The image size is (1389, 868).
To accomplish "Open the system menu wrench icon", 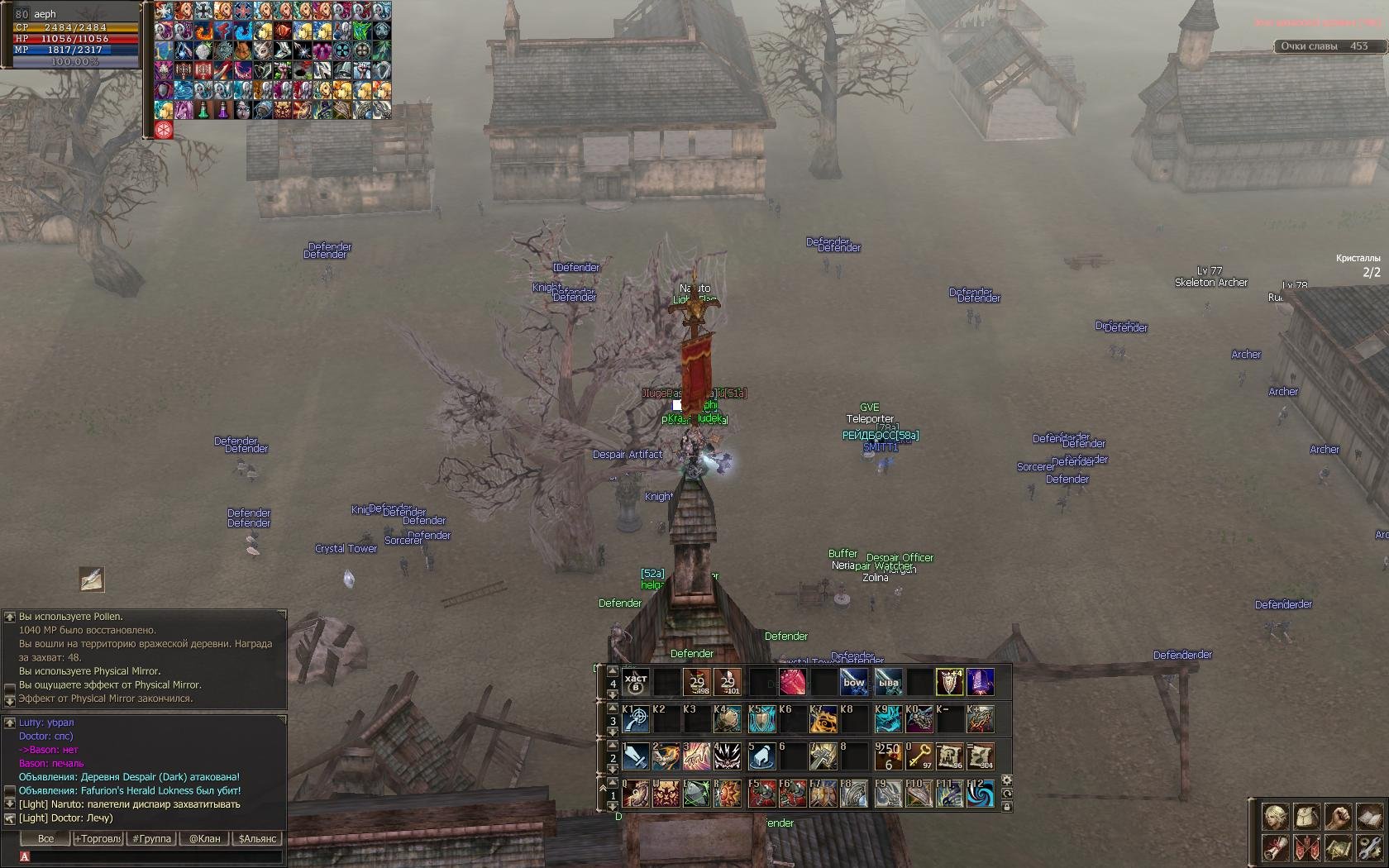I will tap(1368, 848).
